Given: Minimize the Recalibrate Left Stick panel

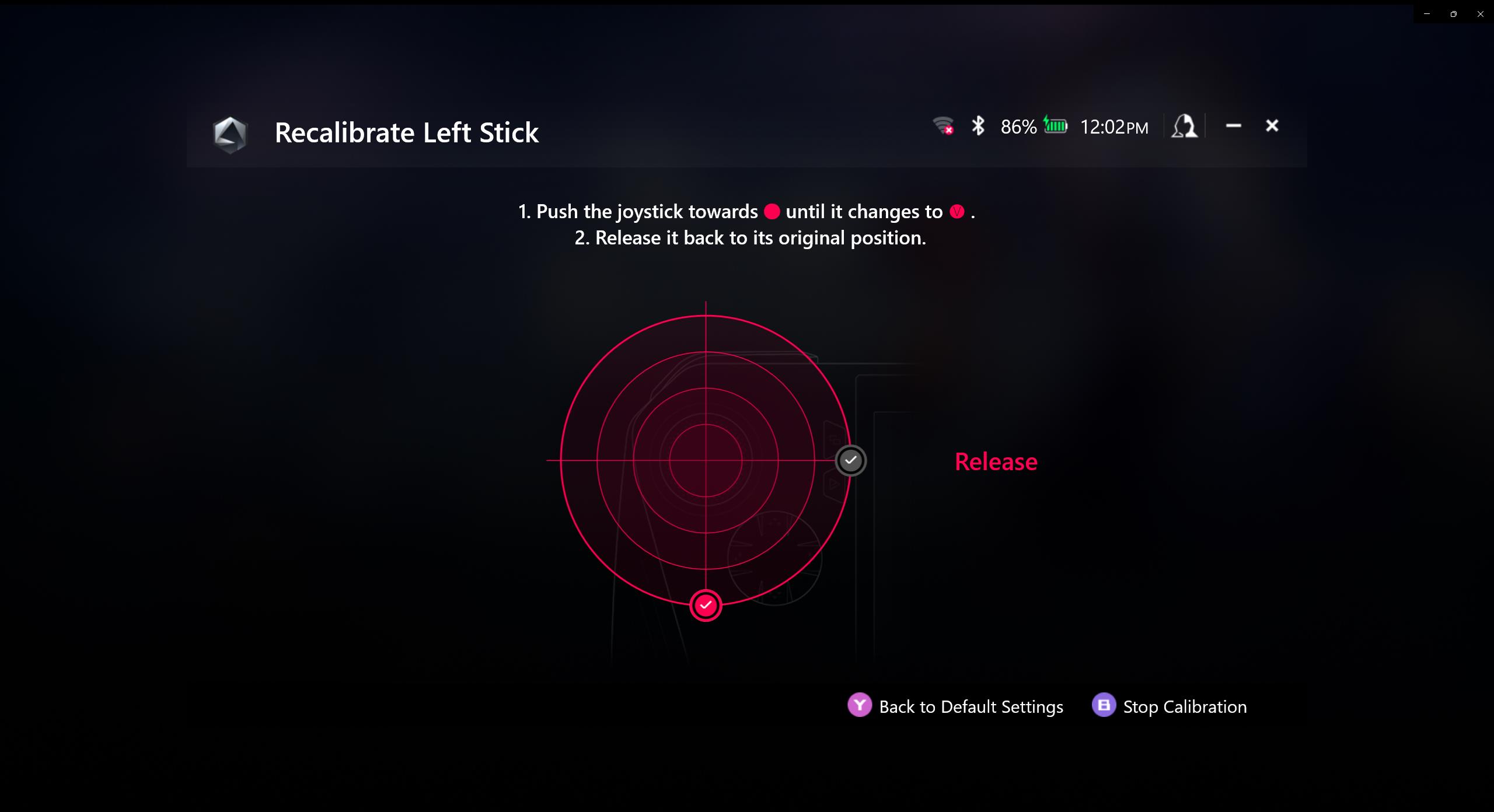Looking at the screenshot, I should (1233, 125).
